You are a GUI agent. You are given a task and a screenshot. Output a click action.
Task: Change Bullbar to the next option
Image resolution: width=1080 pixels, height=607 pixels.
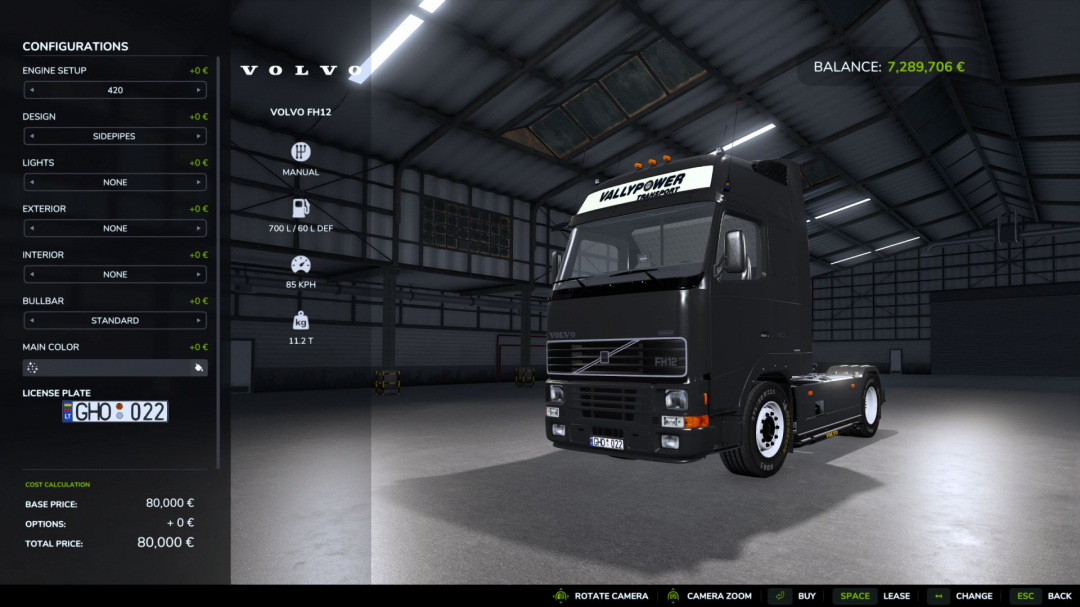tap(199, 320)
